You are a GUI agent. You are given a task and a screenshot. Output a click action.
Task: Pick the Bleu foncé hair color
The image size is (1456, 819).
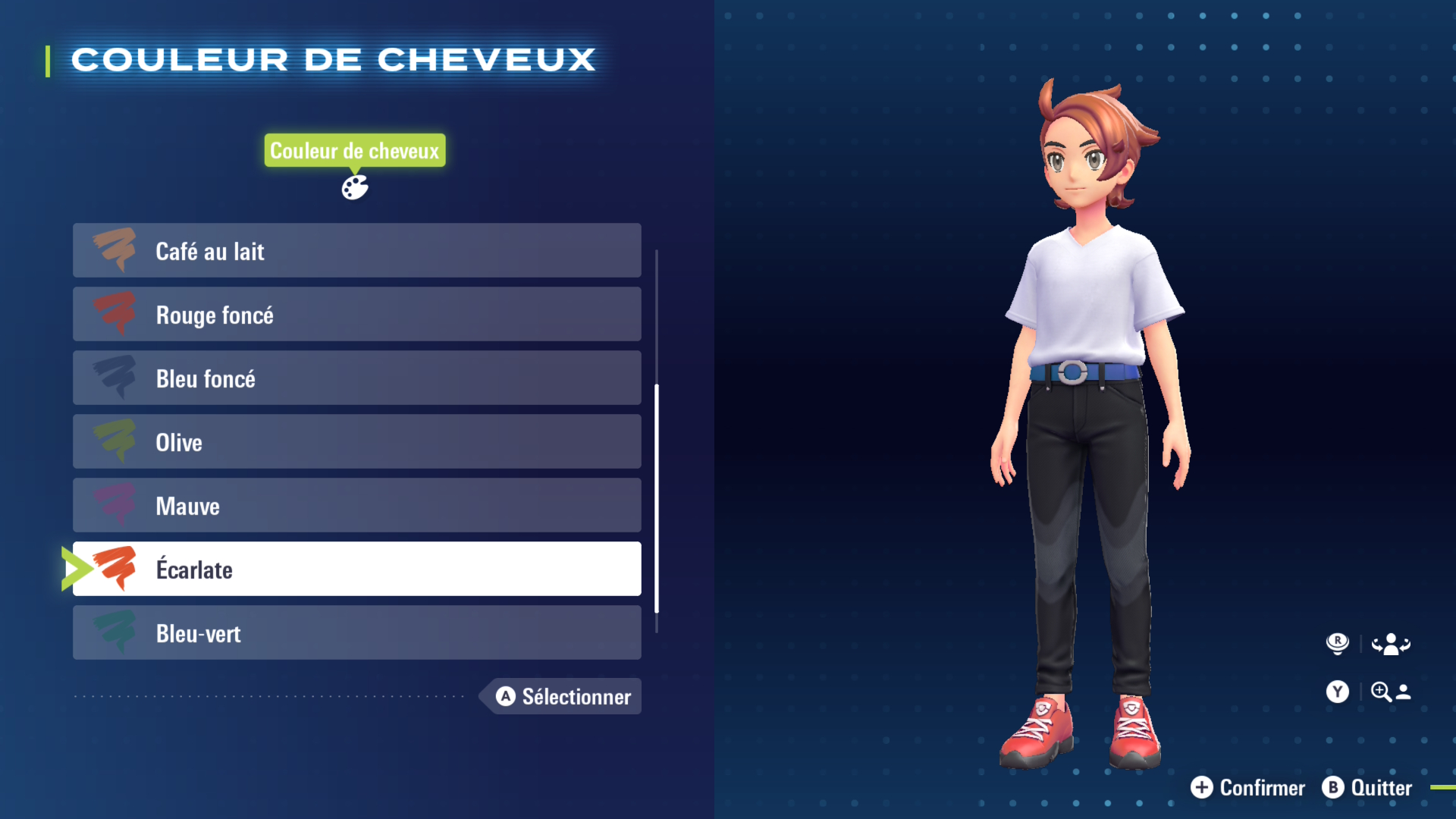(356, 378)
